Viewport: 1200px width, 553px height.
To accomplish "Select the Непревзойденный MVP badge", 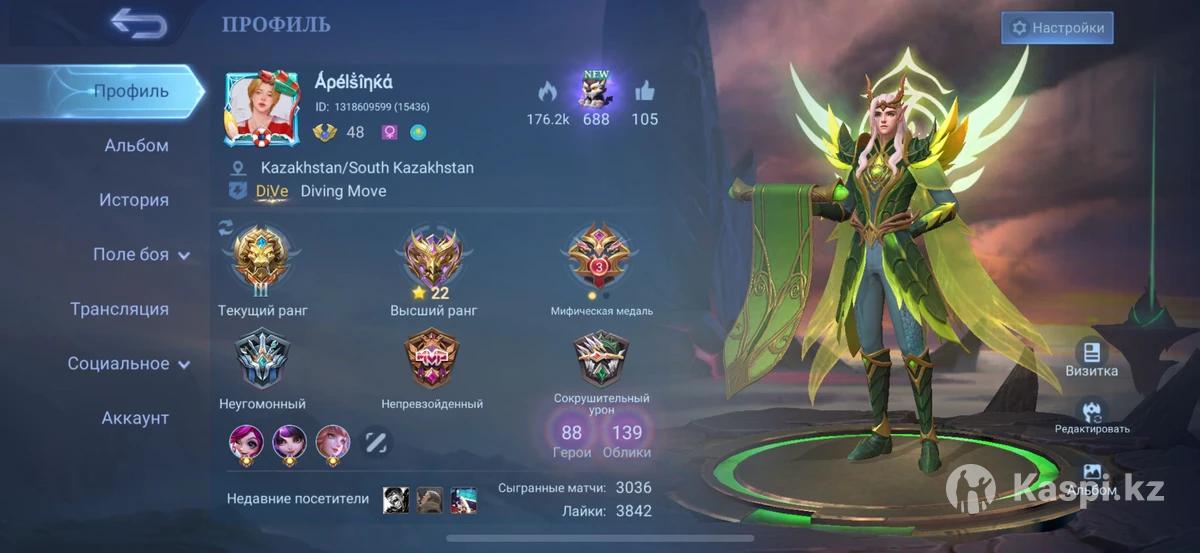I will click(x=432, y=360).
